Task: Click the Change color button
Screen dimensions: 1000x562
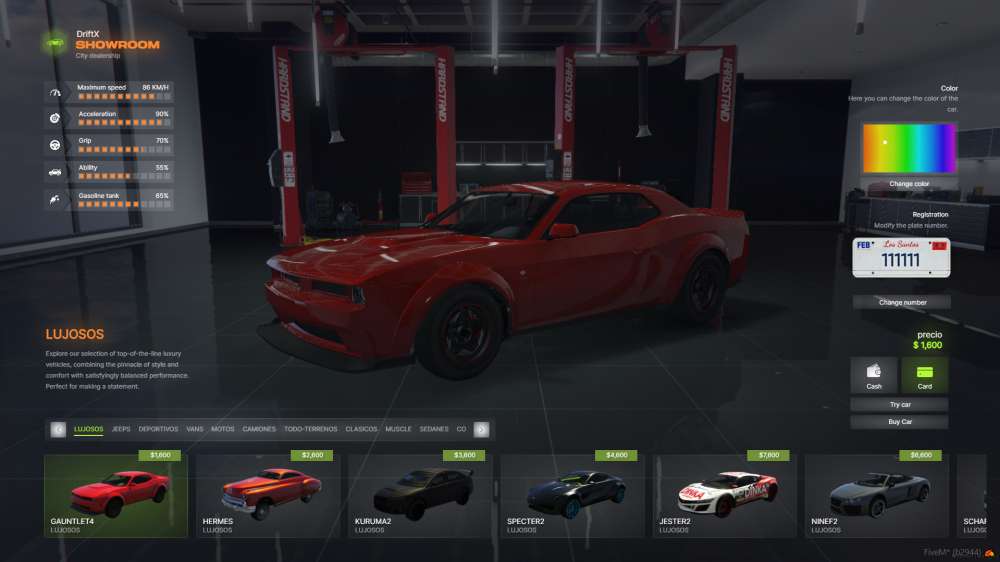Action: (x=909, y=184)
